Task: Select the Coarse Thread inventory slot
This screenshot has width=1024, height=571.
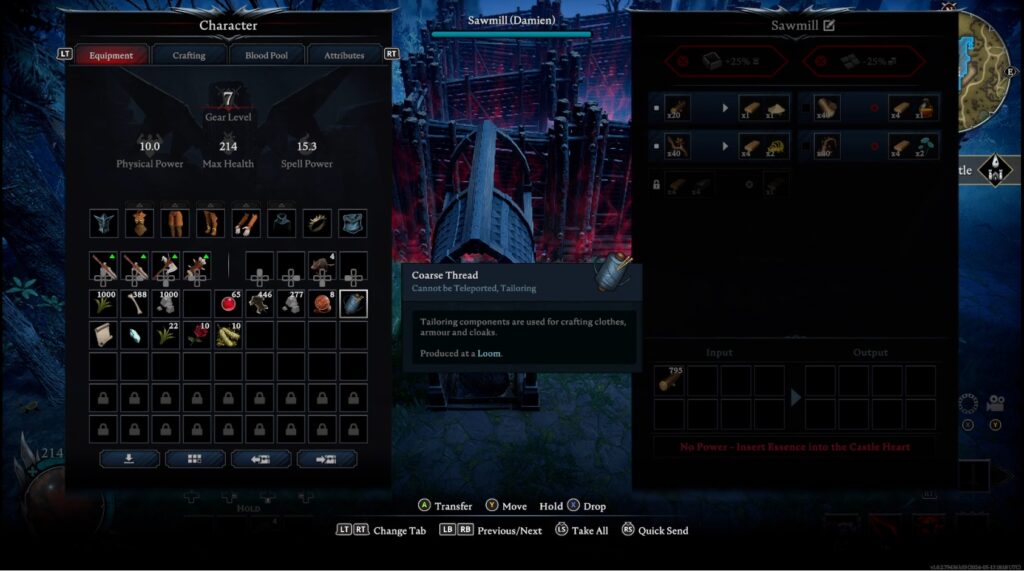Action: [x=353, y=304]
